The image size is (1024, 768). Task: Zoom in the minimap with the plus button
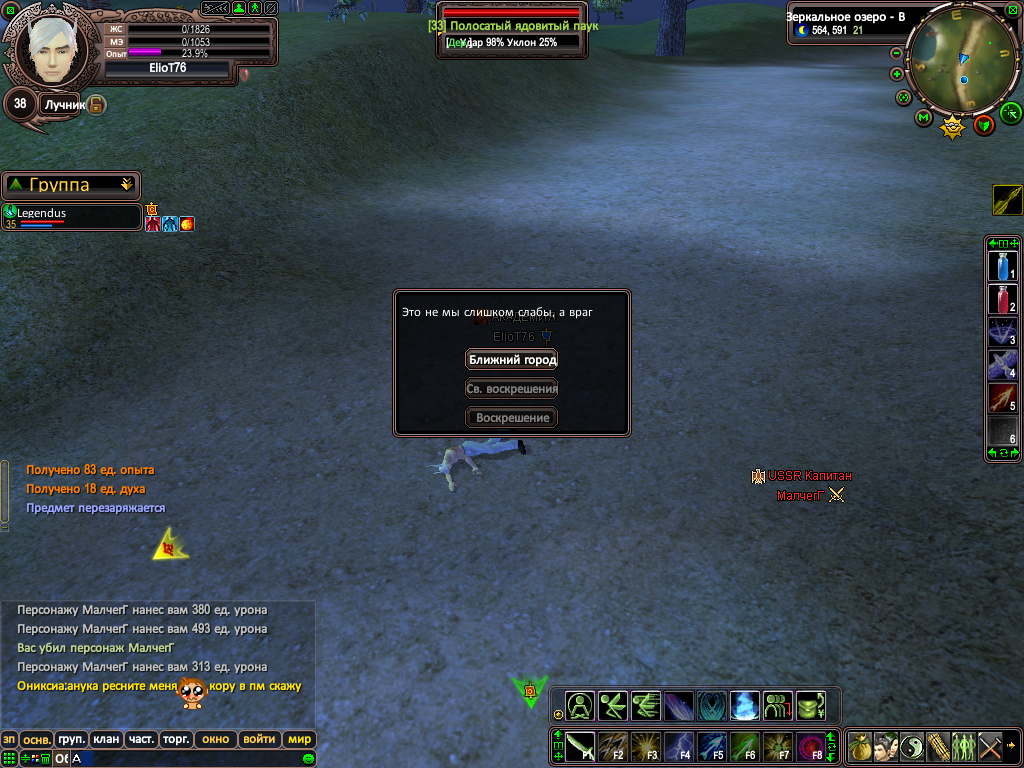896,74
